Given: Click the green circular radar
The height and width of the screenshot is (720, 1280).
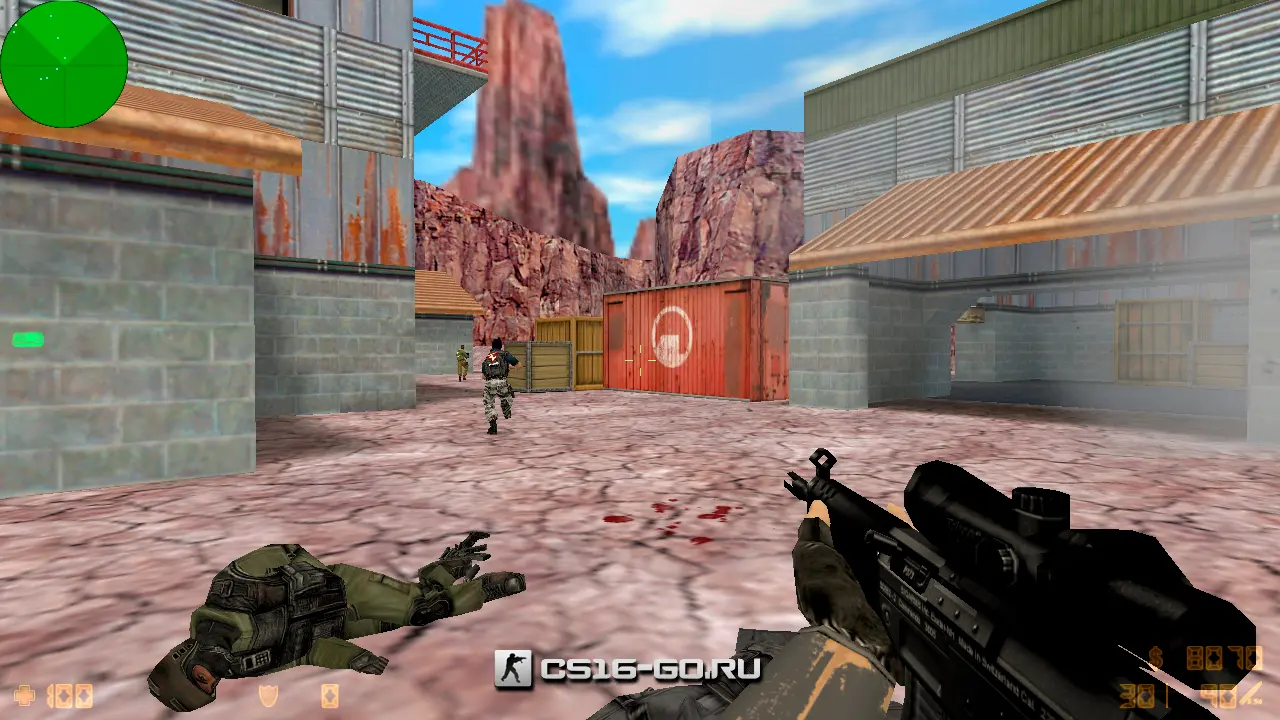Looking at the screenshot, I should tap(64, 64).
